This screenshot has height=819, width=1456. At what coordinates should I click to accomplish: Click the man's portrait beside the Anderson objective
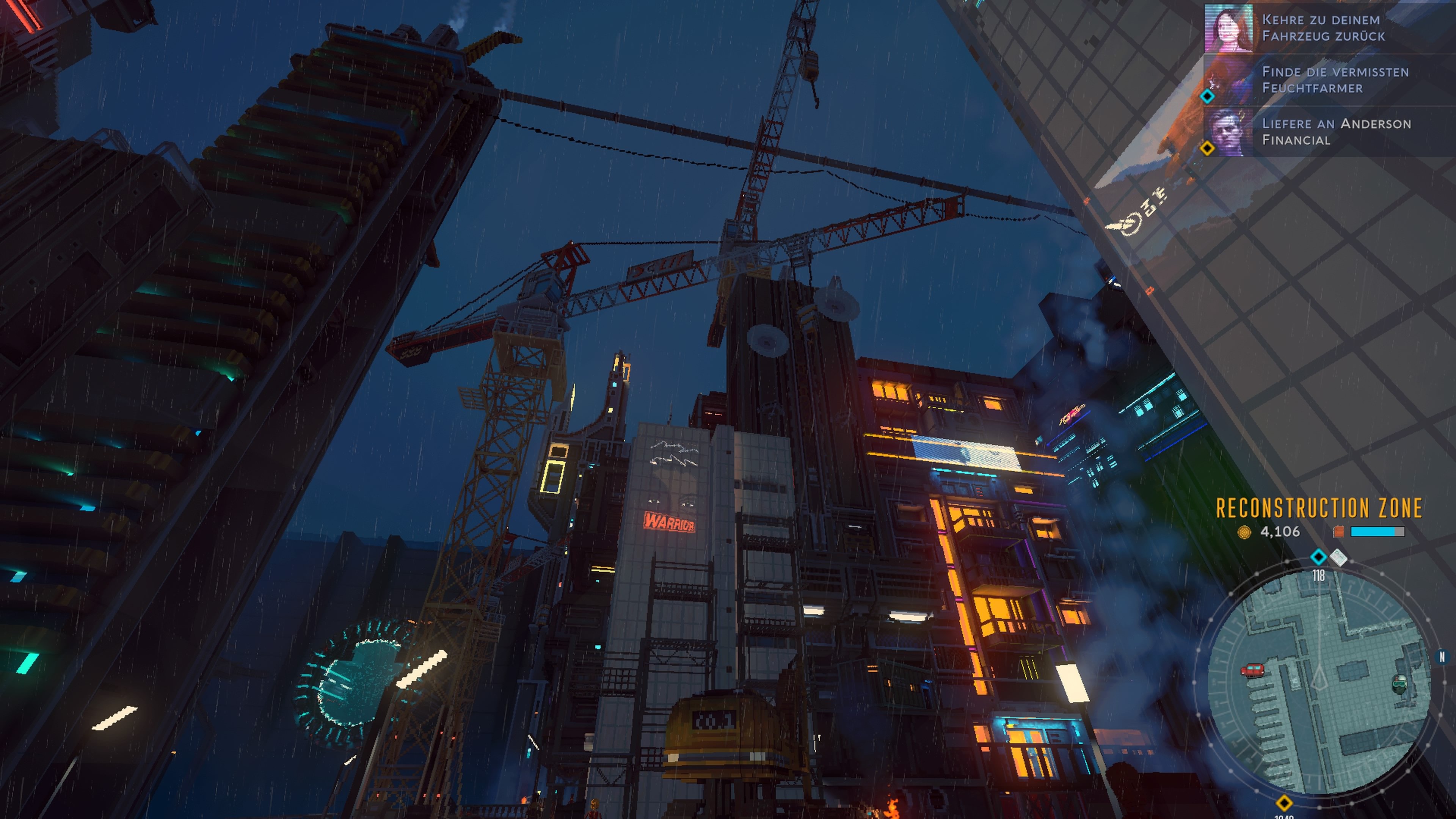click(x=1228, y=132)
